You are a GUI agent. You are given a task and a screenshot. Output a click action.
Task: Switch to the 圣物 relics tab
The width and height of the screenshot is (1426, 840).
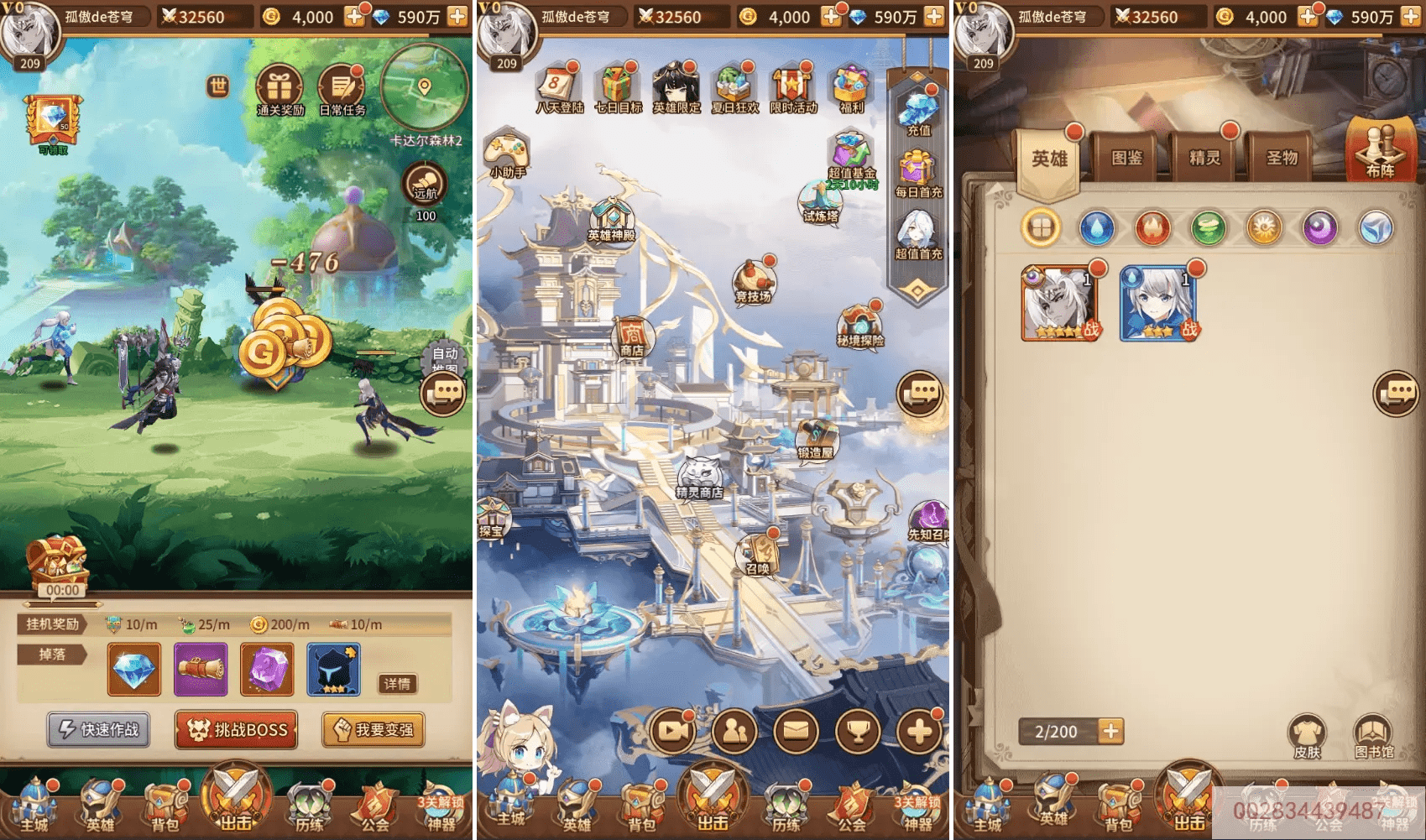(x=1282, y=158)
